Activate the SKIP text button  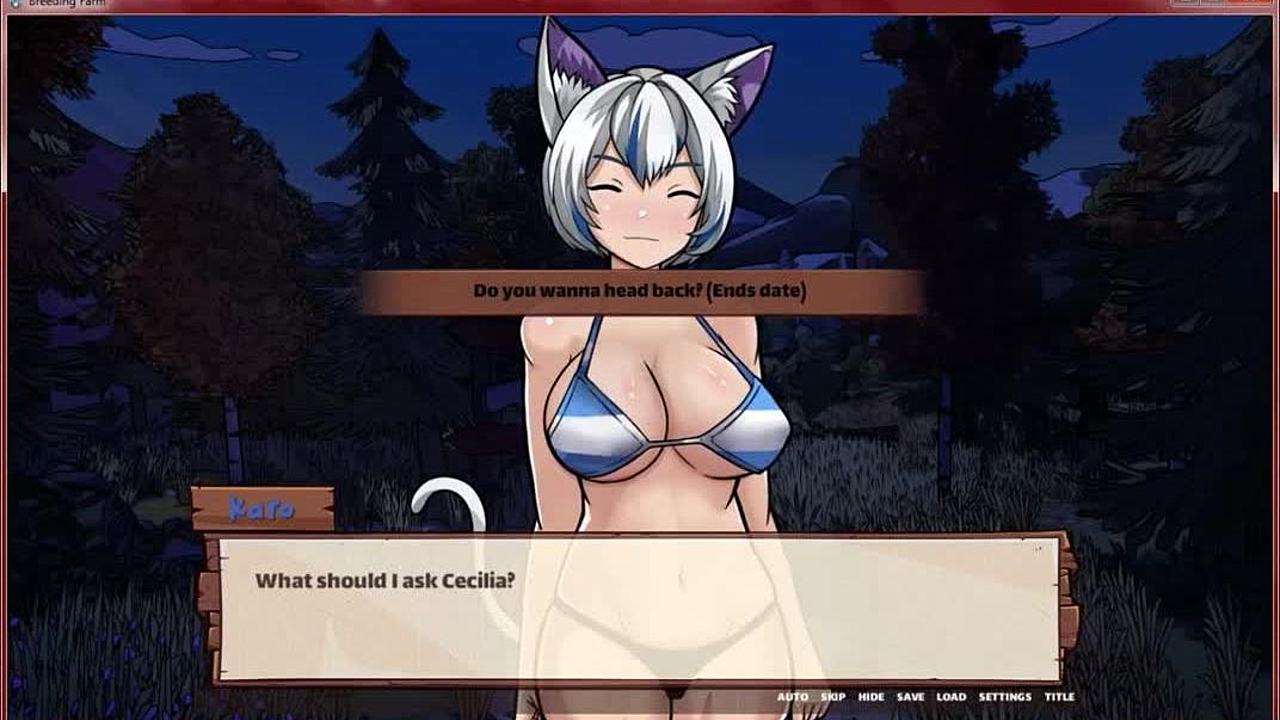click(x=833, y=697)
